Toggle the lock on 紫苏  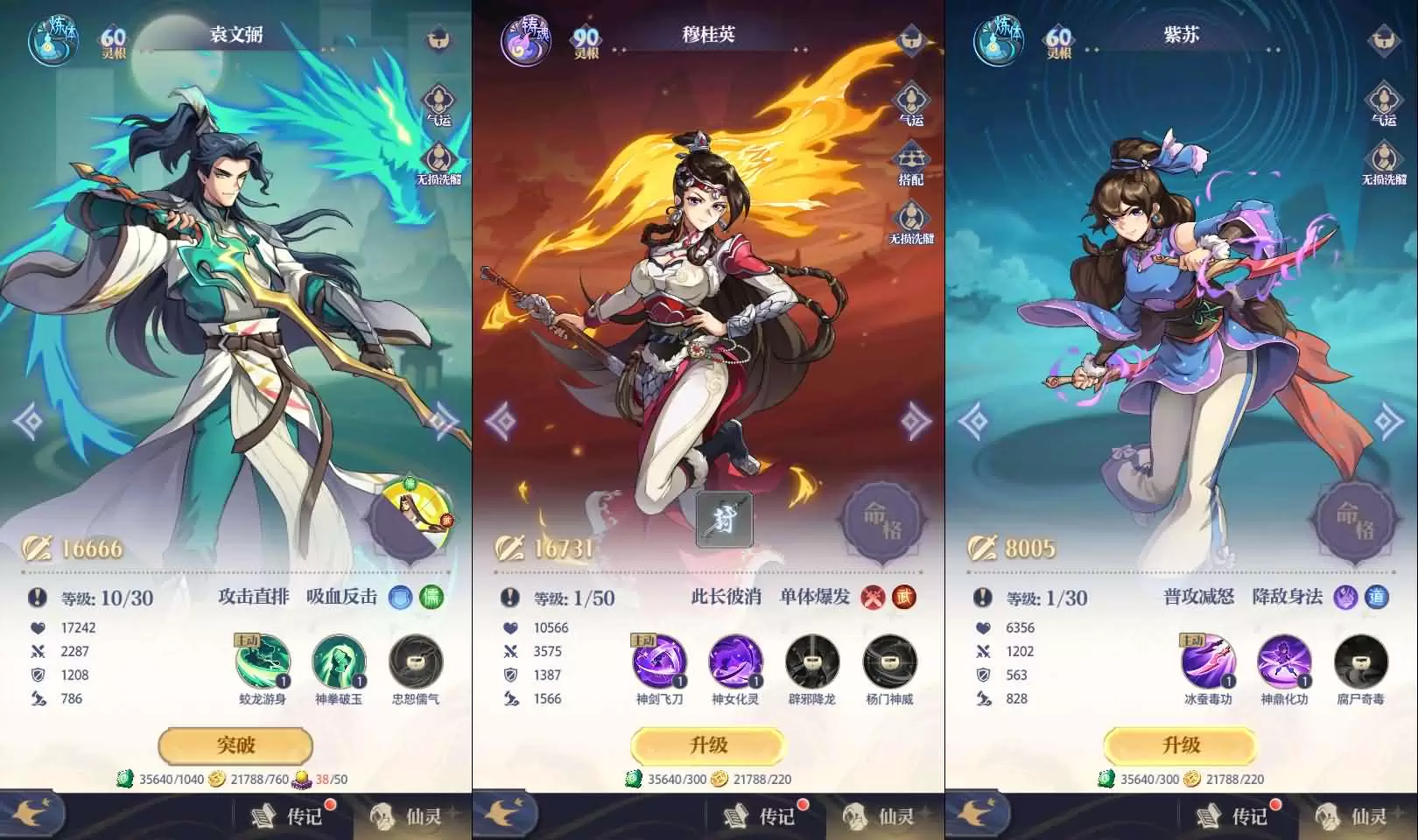click(x=1383, y=39)
